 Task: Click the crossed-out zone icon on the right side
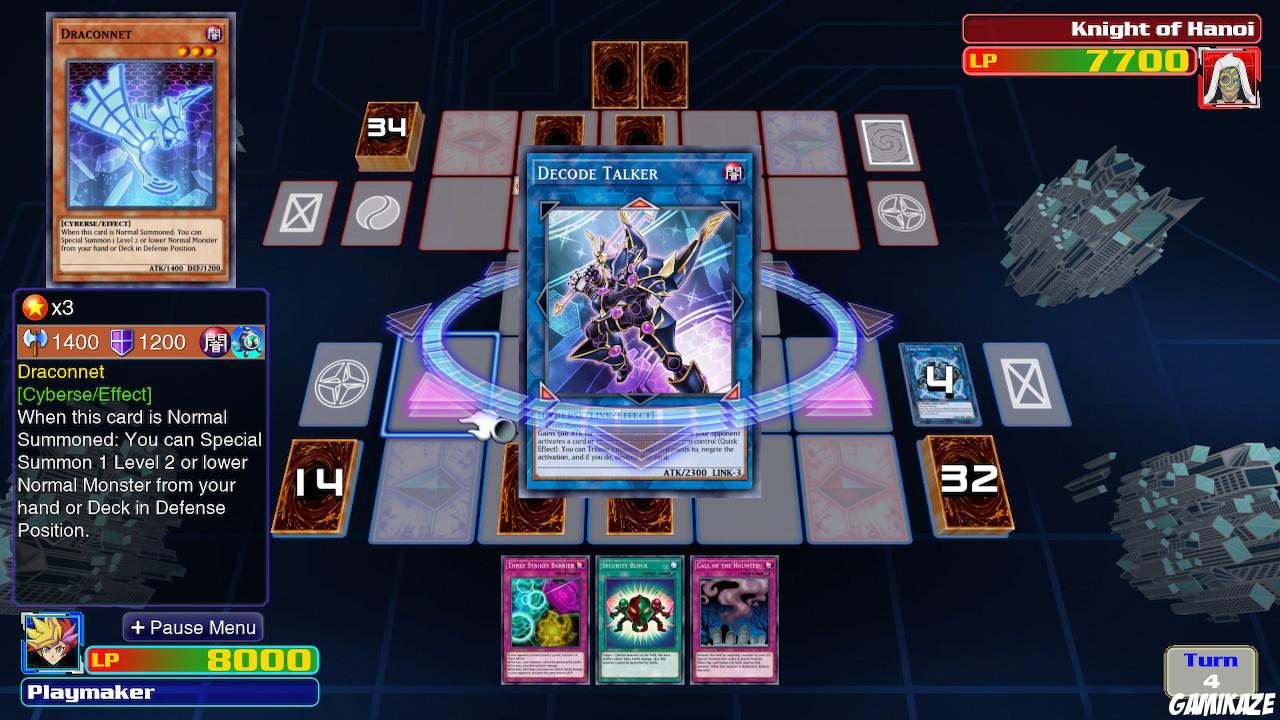point(1024,381)
